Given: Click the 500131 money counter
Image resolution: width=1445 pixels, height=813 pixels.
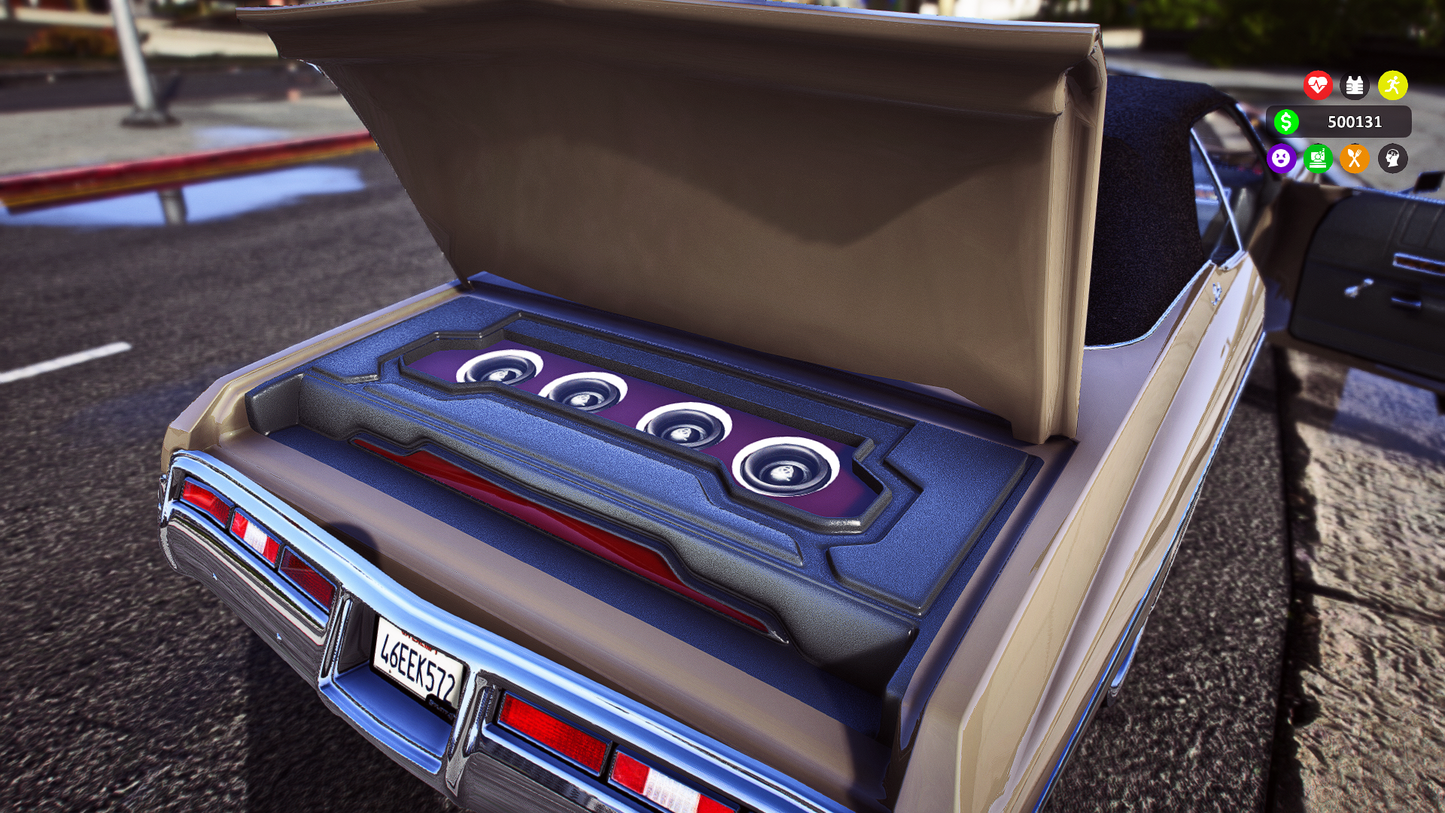Looking at the screenshot, I should pos(1353,121).
